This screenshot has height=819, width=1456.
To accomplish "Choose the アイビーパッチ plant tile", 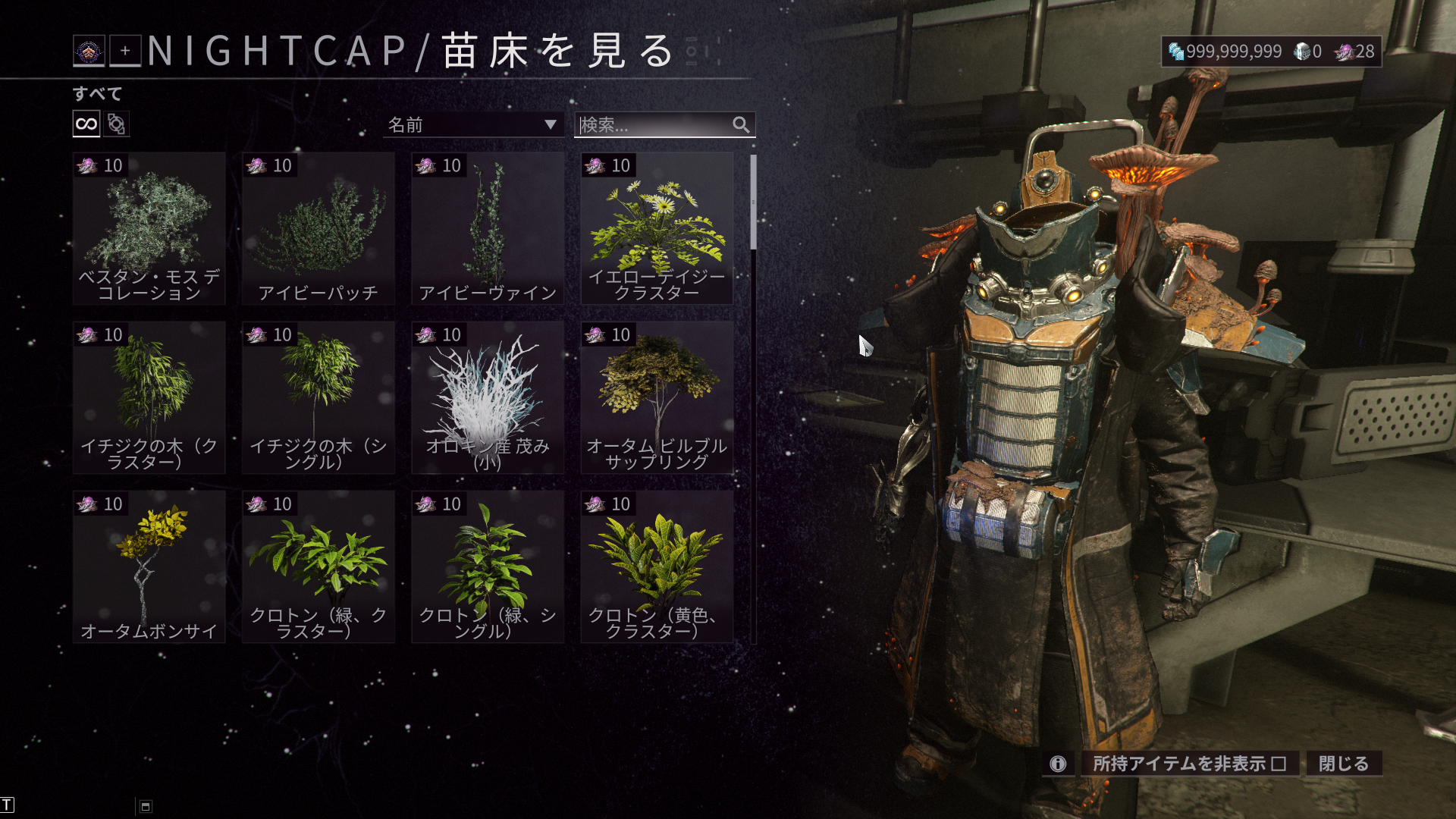I will click(318, 228).
